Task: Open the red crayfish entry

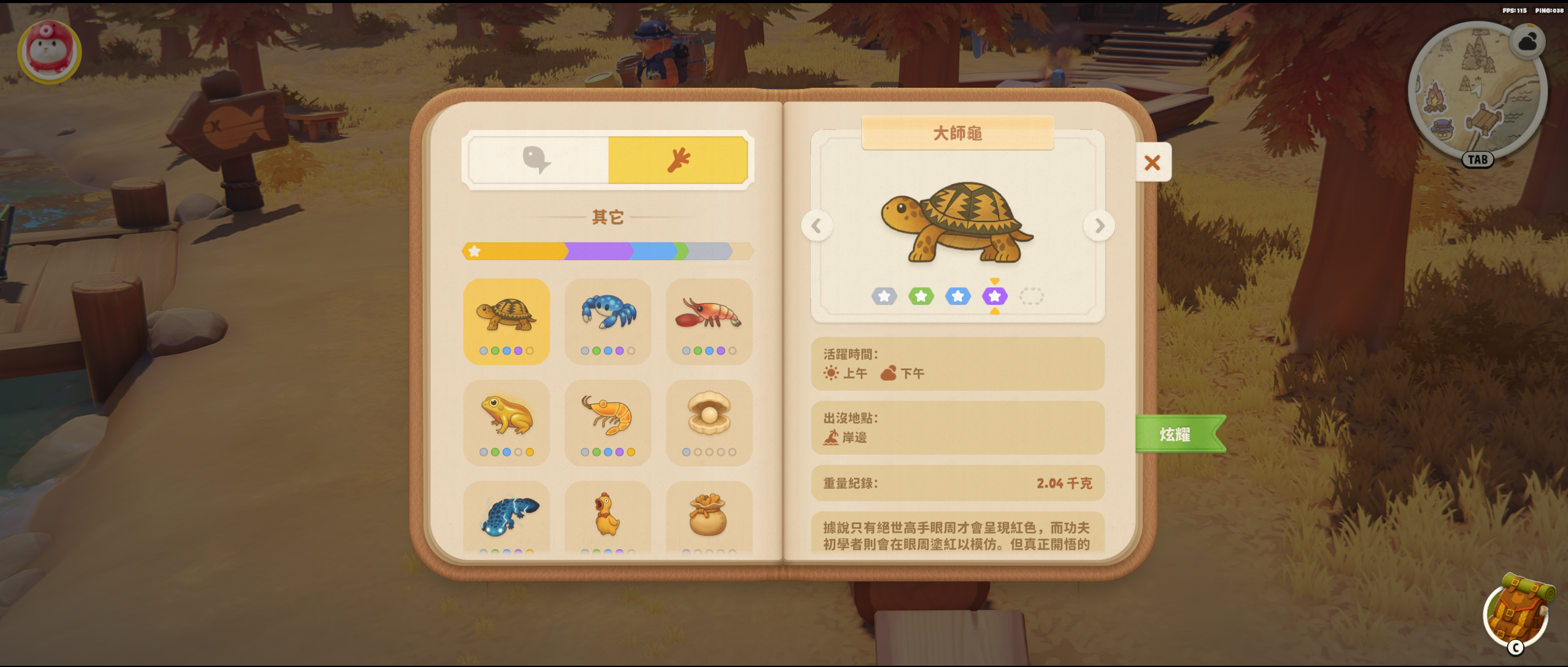Action: (709, 321)
